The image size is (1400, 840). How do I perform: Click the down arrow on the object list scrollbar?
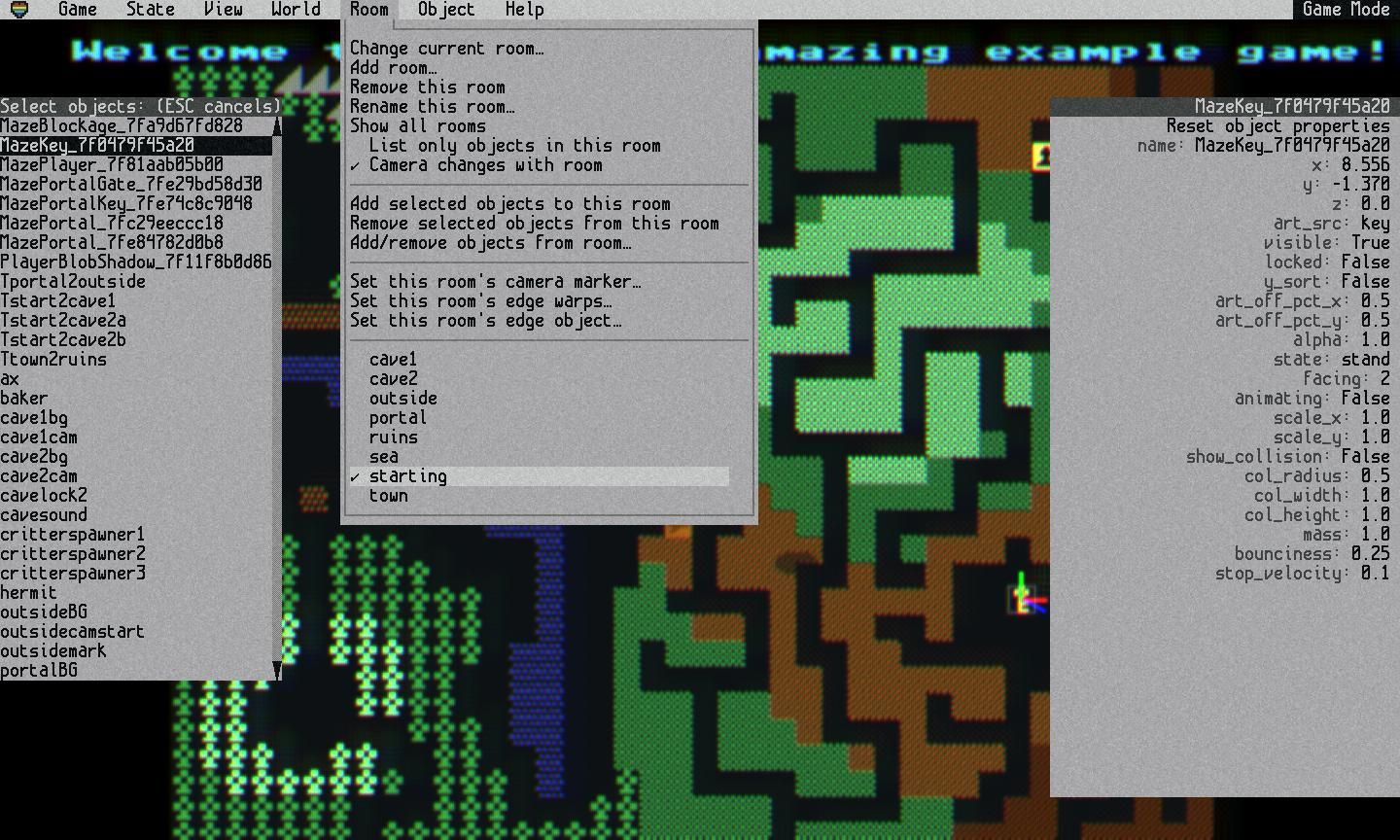tap(278, 671)
